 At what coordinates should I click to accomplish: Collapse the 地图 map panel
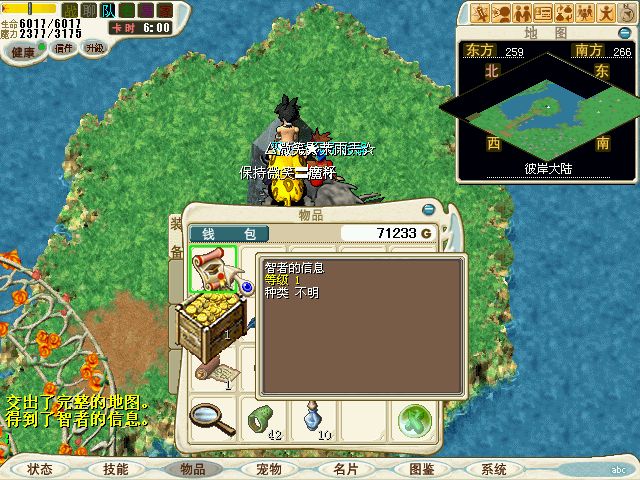click(x=624, y=32)
